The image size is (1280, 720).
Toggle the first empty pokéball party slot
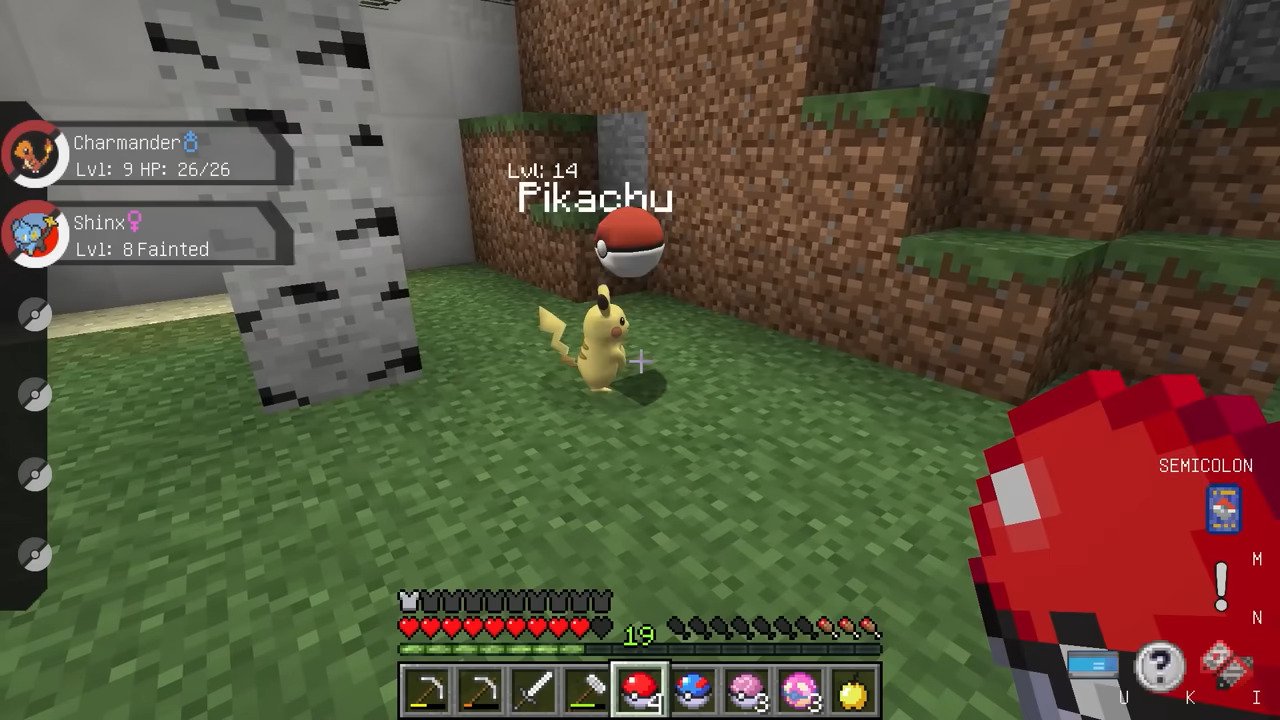[x=35, y=315]
